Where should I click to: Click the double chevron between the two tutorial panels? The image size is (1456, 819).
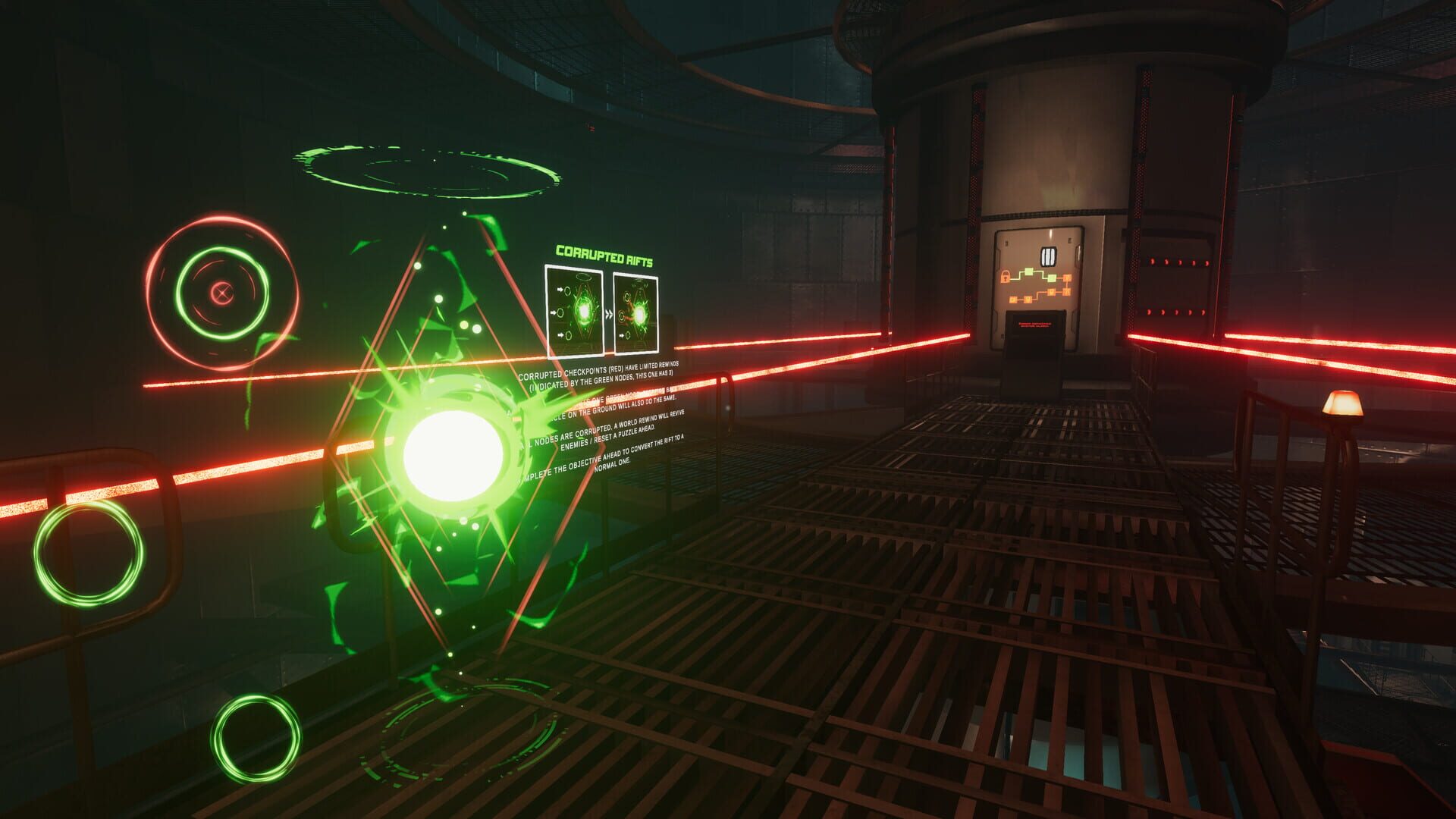pyautogui.click(x=609, y=312)
